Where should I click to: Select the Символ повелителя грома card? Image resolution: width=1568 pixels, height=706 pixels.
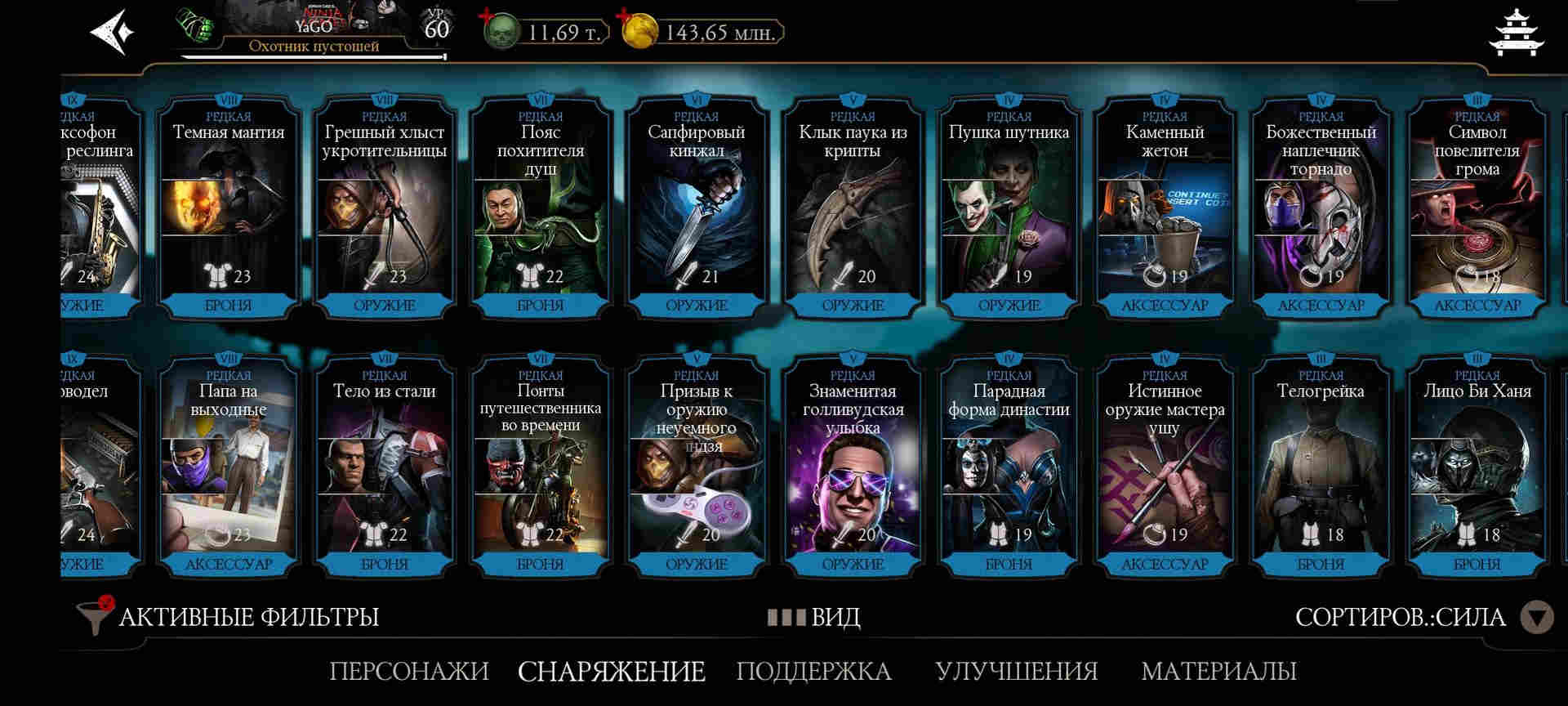point(1477,208)
